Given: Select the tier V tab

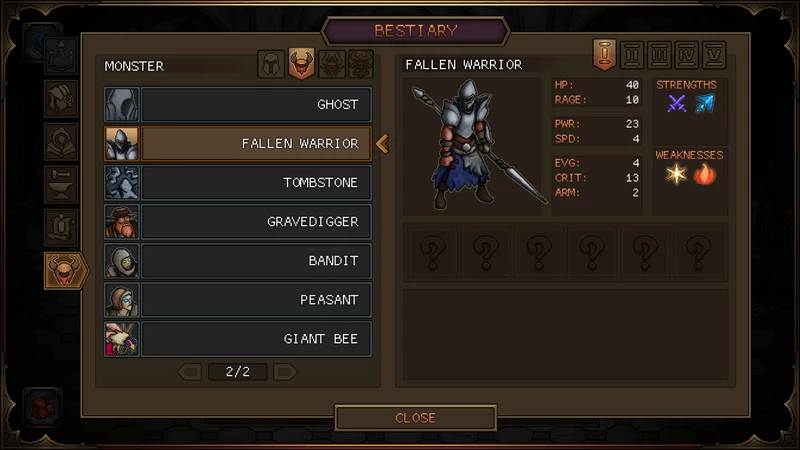Looking at the screenshot, I should 714,53.
